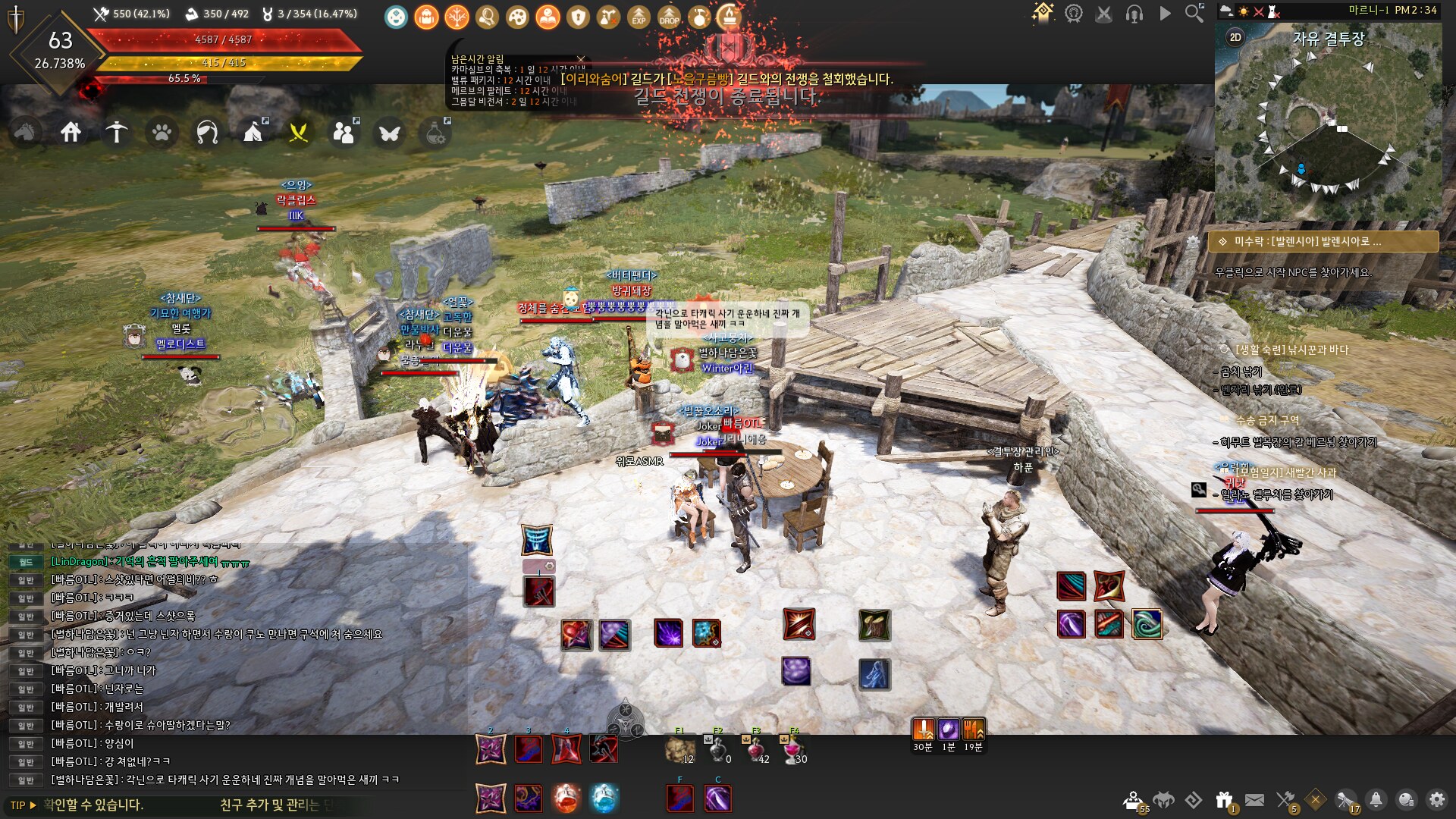Open the gift box rewards icon
The width and height of the screenshot is (1456, 819).
coord(1224,800)
